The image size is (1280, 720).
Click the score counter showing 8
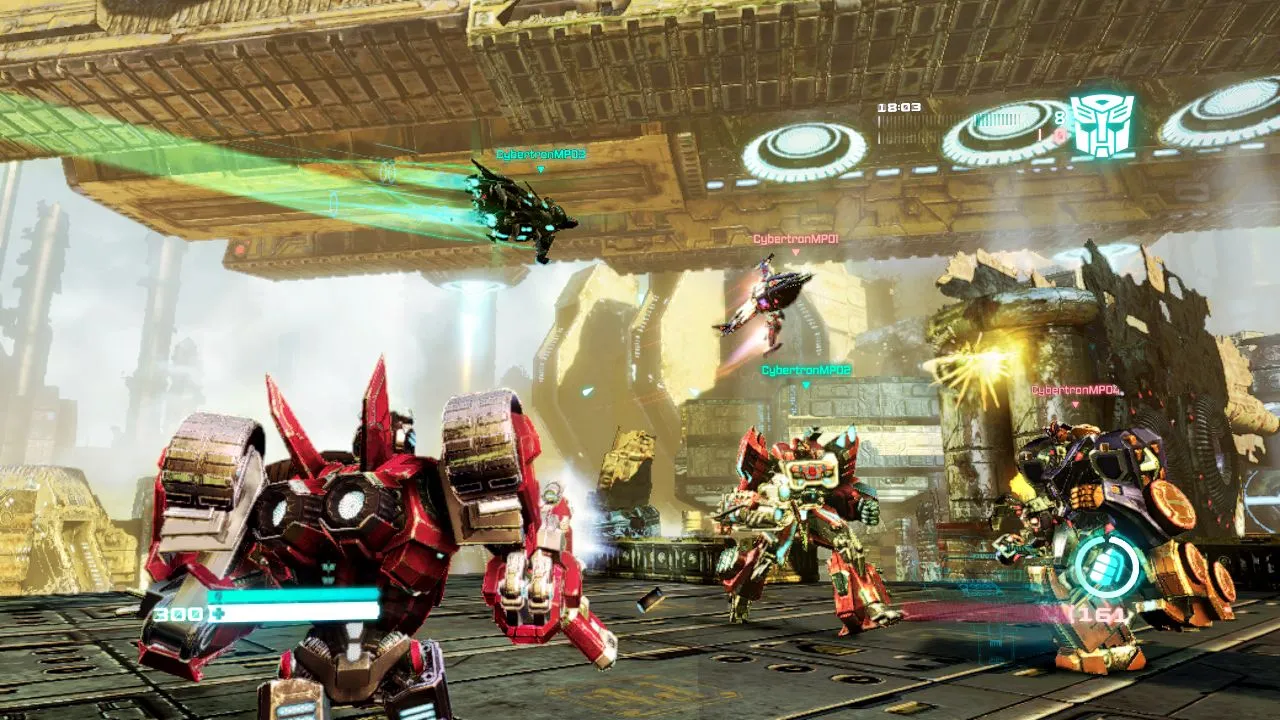[1062, 116]
